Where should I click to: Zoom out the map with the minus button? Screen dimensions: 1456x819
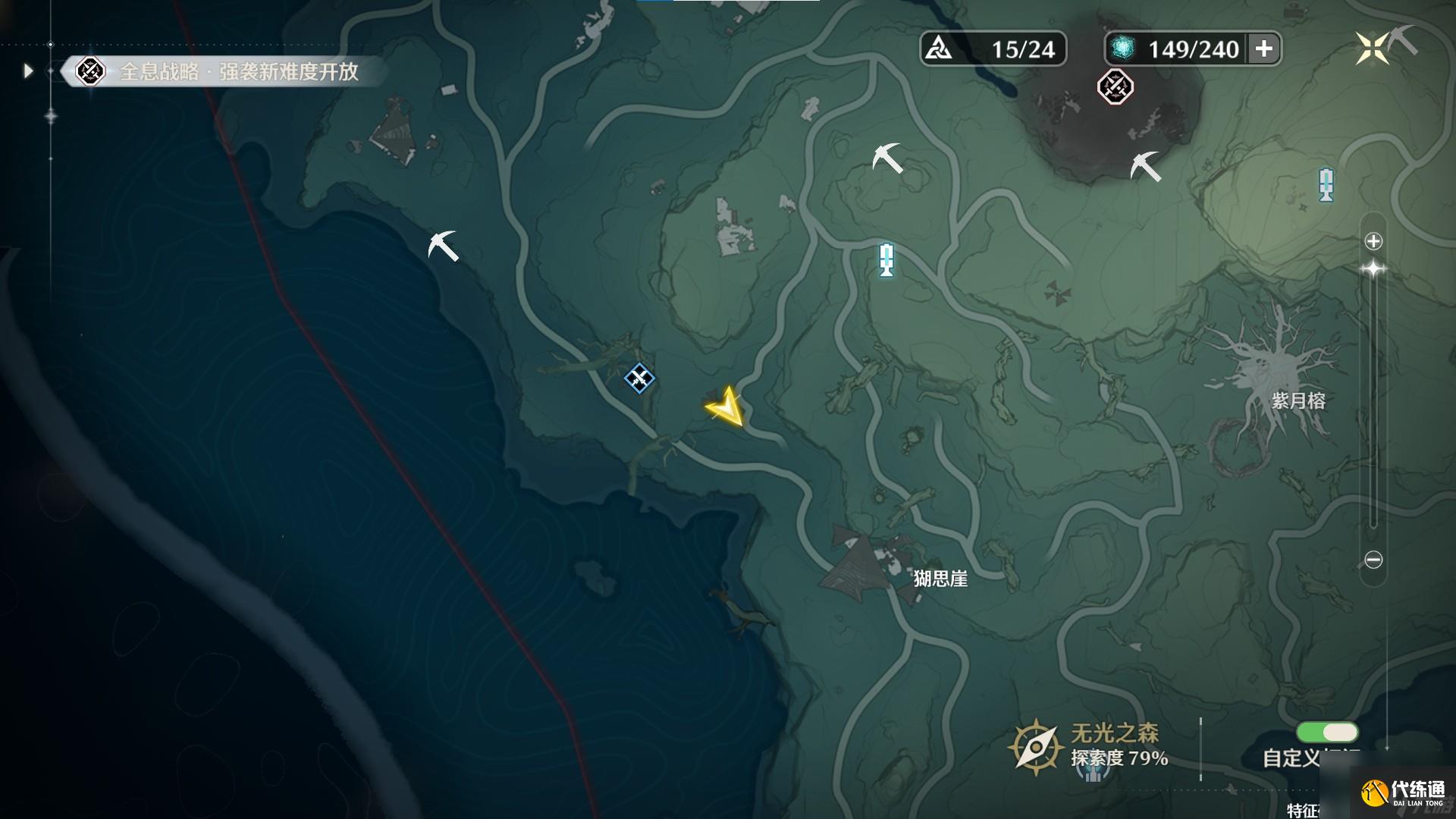pyautogui.click(x=1373, y=560)
